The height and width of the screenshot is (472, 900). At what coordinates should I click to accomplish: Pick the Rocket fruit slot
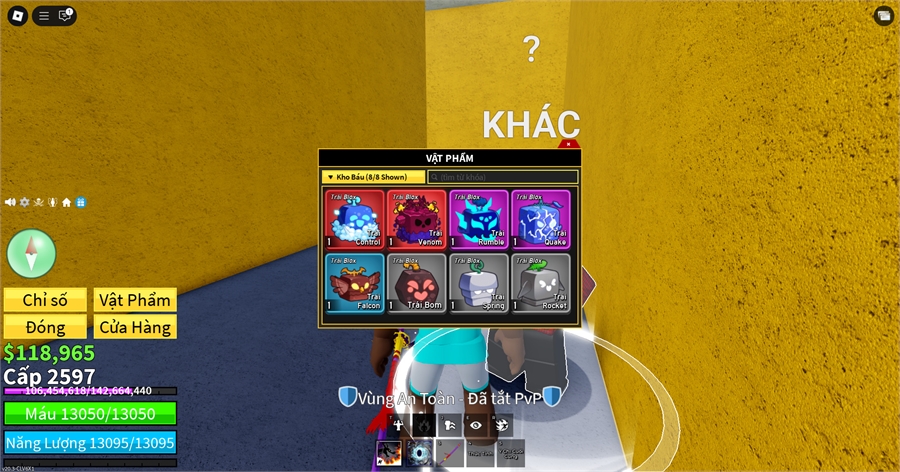(541, 283)
